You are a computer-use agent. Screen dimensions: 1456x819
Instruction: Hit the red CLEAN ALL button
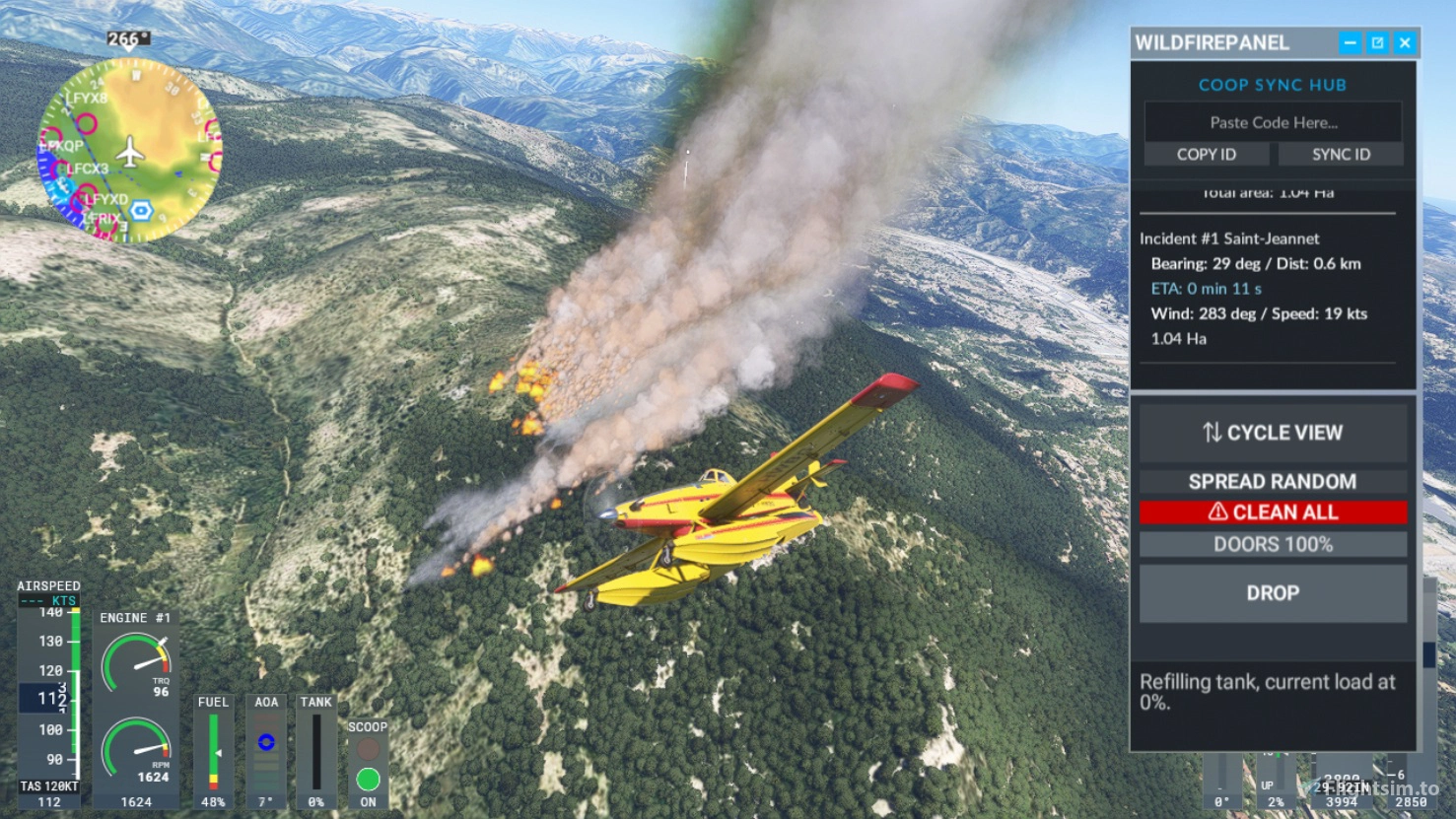(x=1273, y=512)
